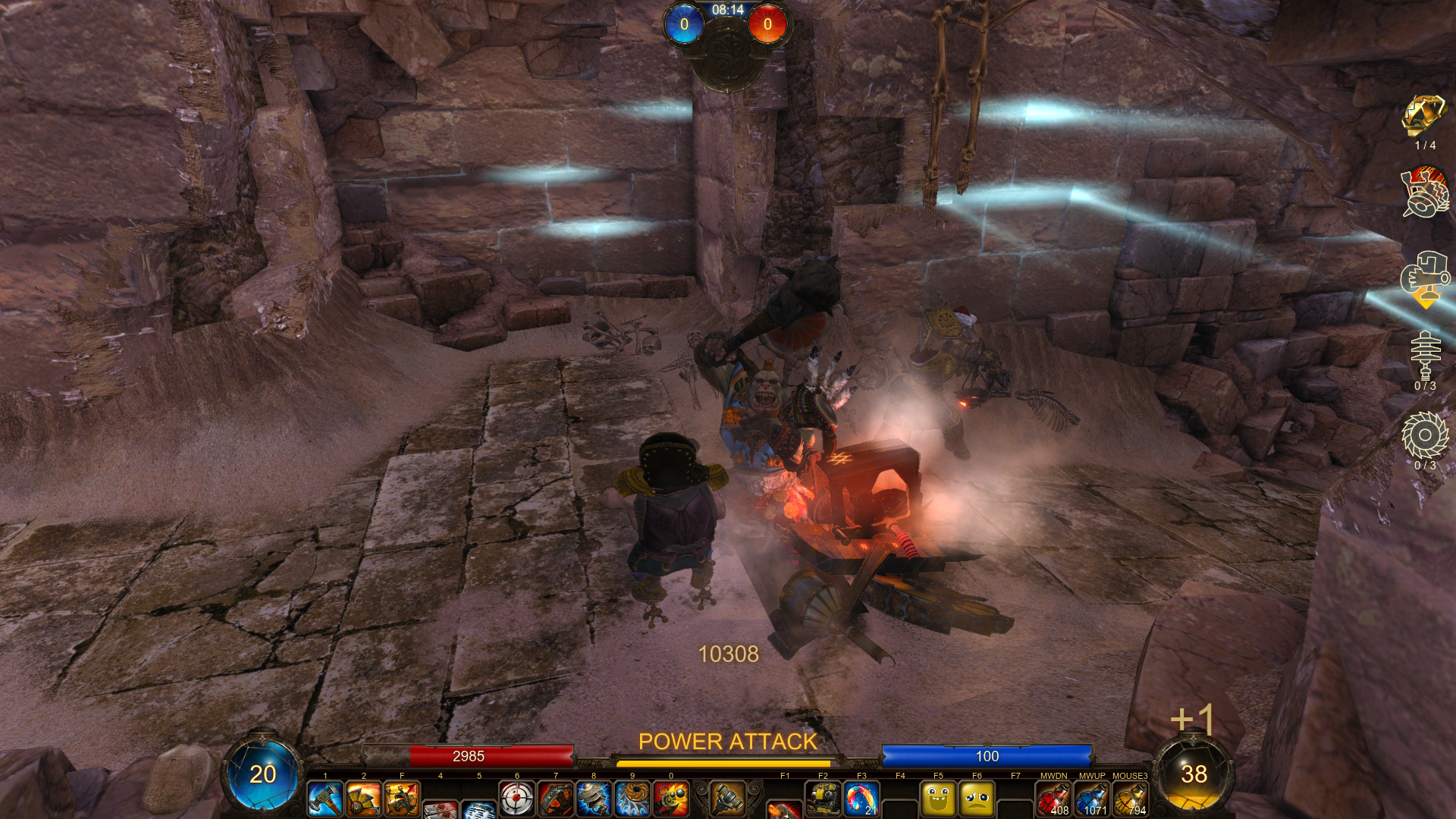Choose the sad yellow face emote
This screenshot has width=1456, height=819.
(x=977, y=799)
